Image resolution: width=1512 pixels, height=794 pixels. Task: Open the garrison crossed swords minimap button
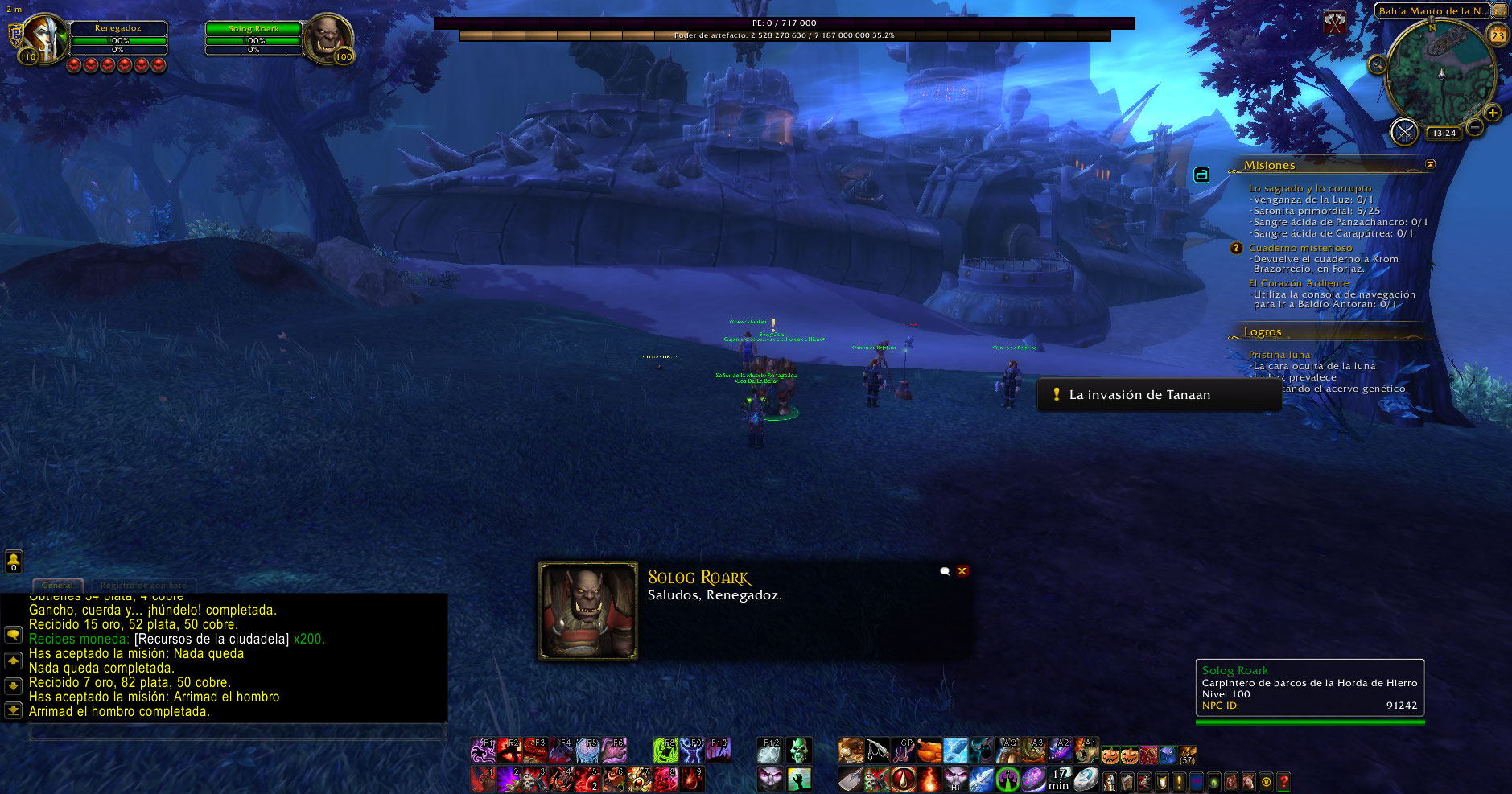point(1404,132)
